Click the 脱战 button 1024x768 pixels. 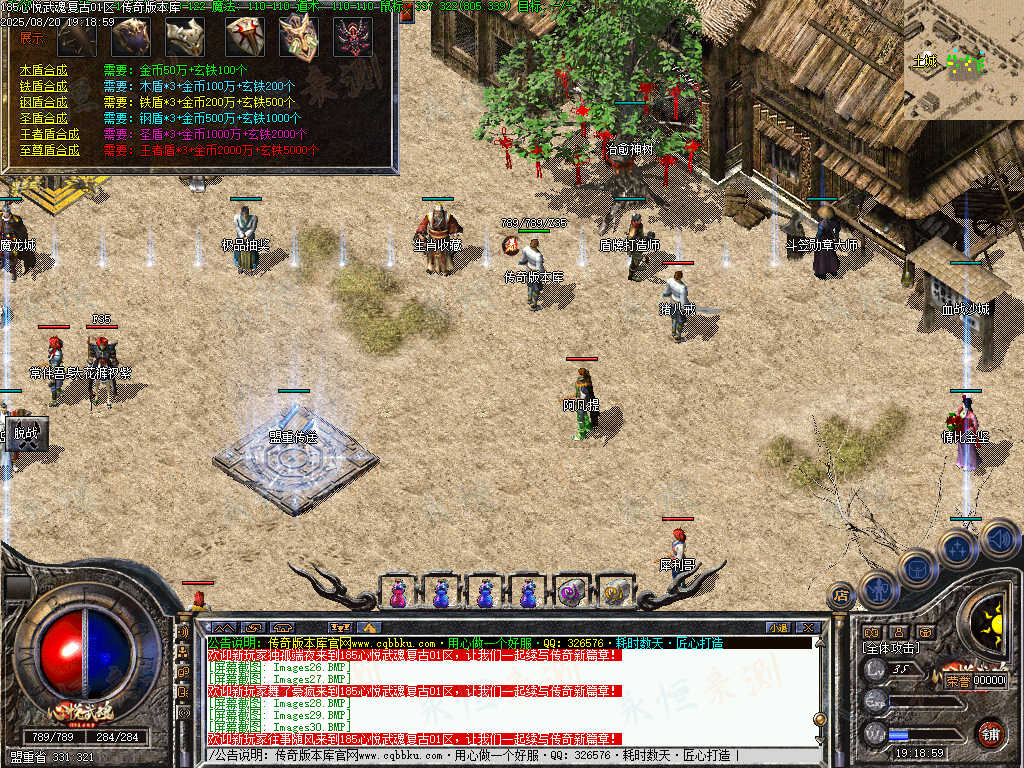[x=25, y=435]
